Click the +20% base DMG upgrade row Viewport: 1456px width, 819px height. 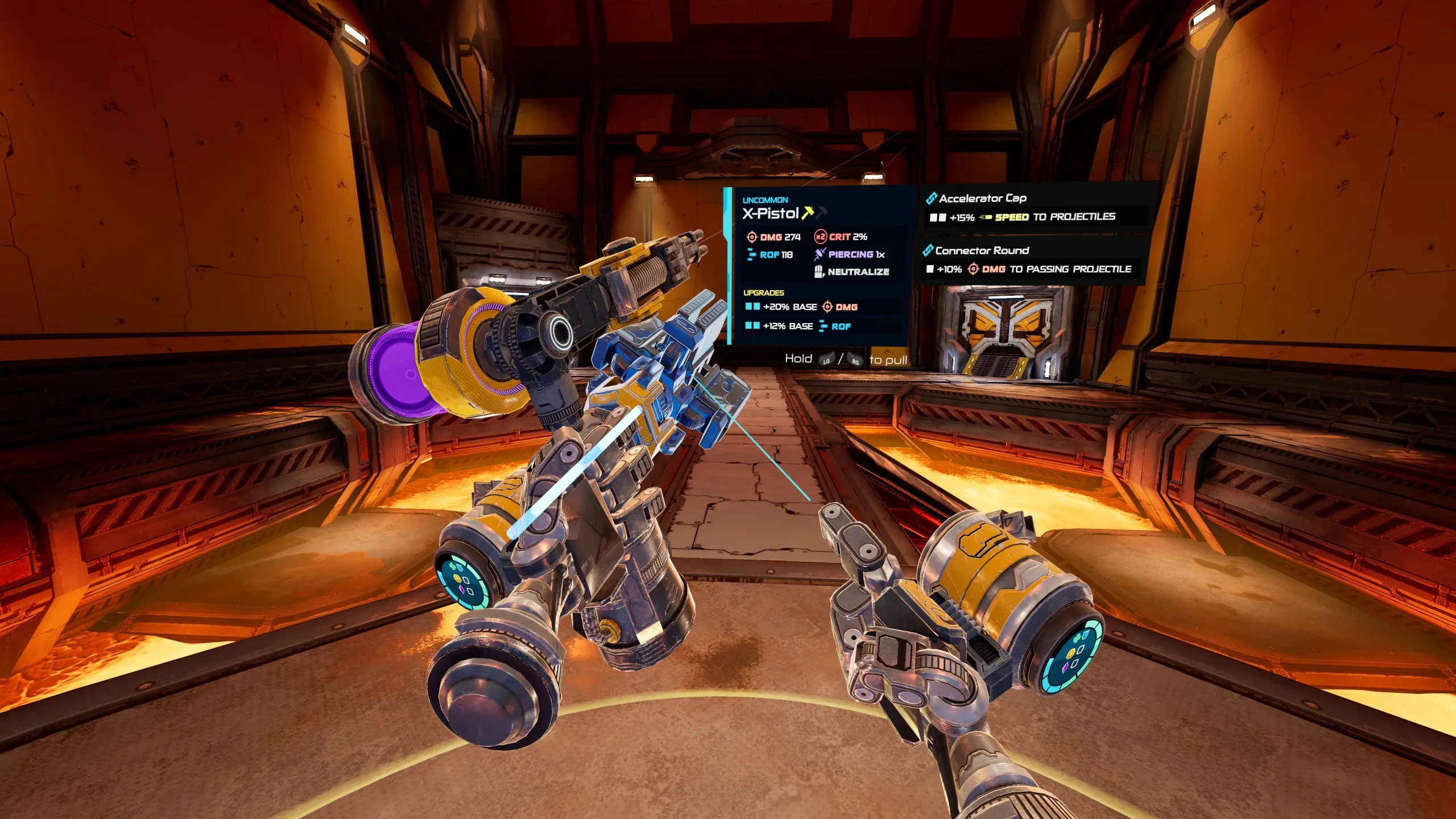tap(802, 307)
